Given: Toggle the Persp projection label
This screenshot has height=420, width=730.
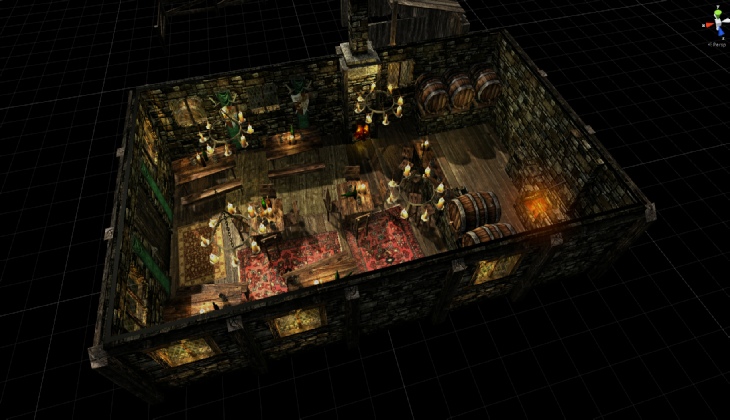Looking at the screenshot, I should tap(716, 43).
